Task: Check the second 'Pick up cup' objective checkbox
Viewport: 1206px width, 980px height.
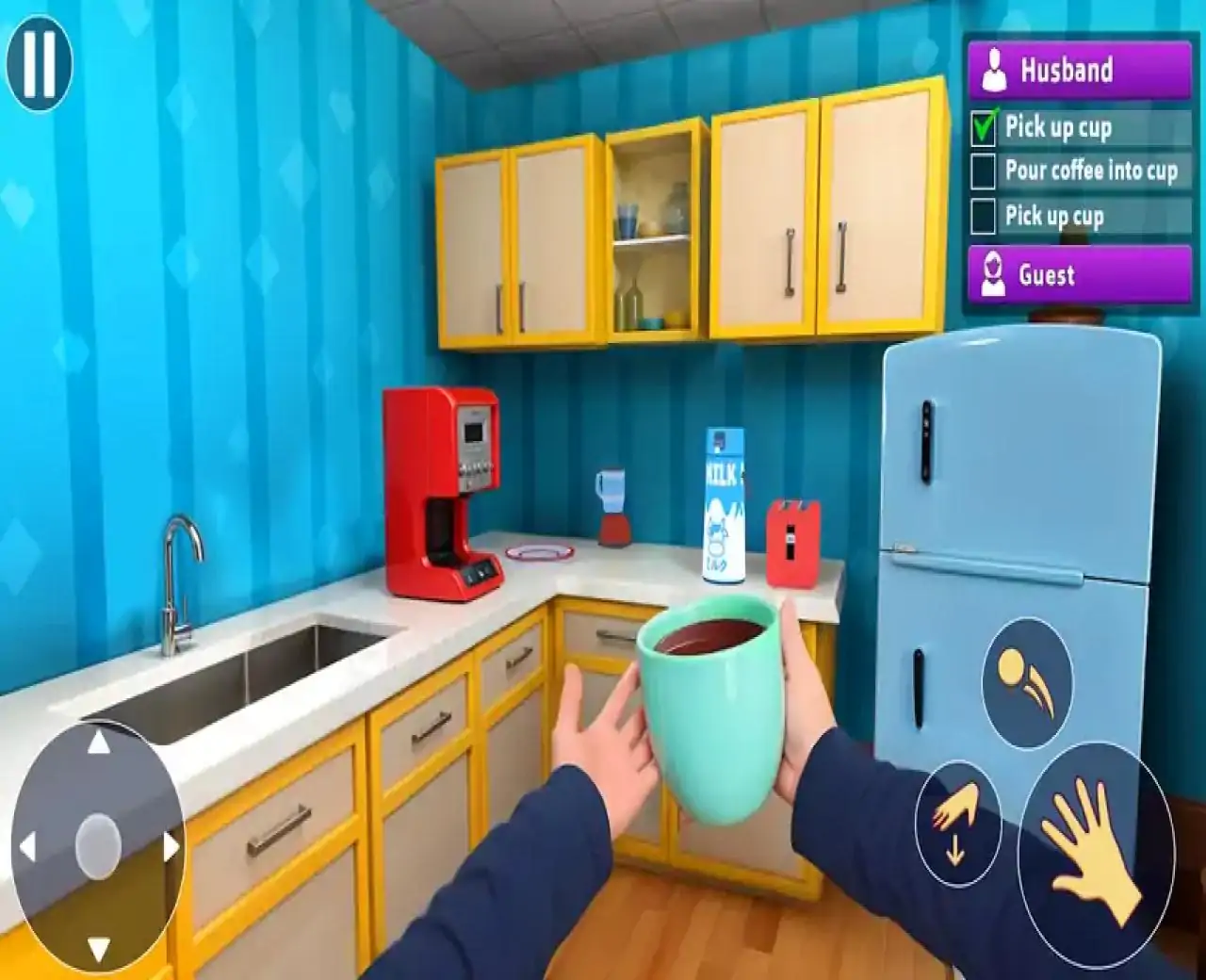Action: 985,213
